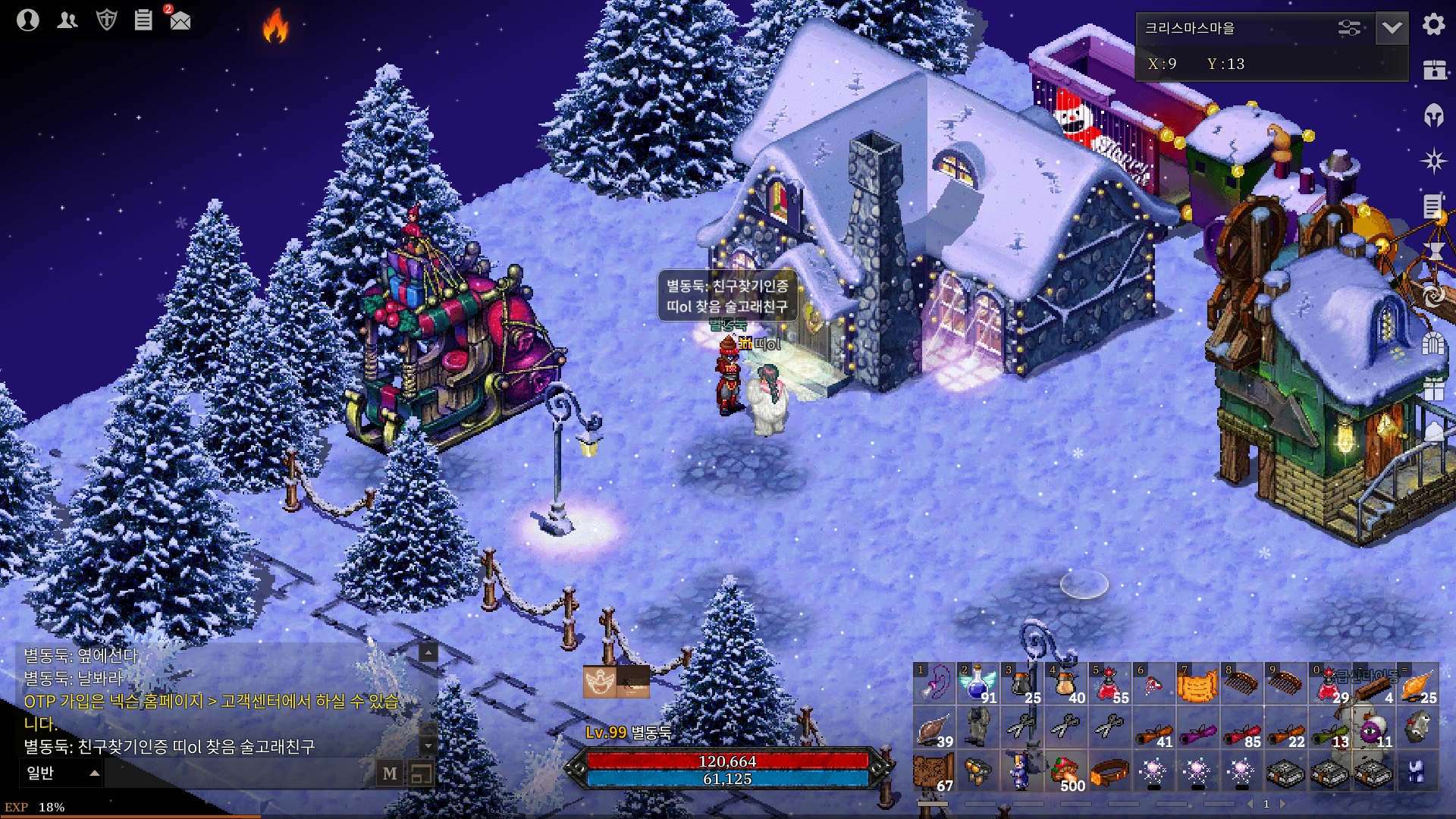Screen dimensions: 1456x819
Task: Open the character profile icon
Action: tap(28, 20)
